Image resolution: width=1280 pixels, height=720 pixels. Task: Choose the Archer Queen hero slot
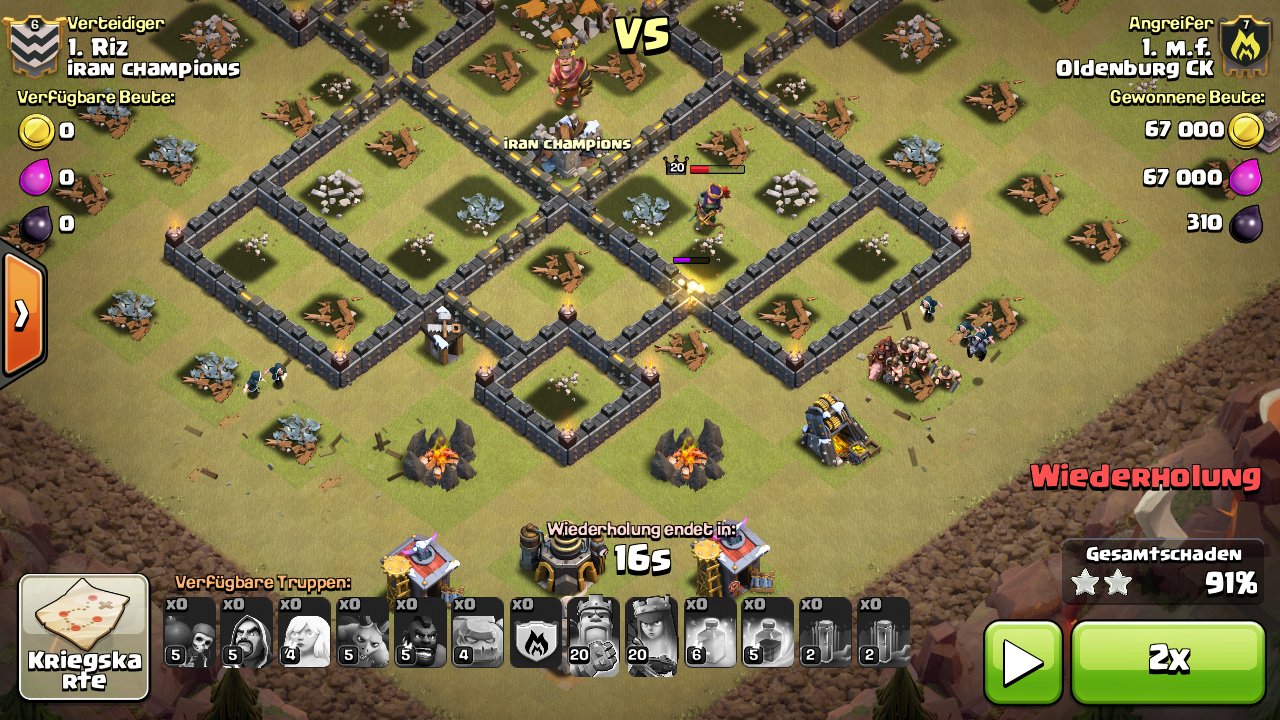tap(651, 633)
